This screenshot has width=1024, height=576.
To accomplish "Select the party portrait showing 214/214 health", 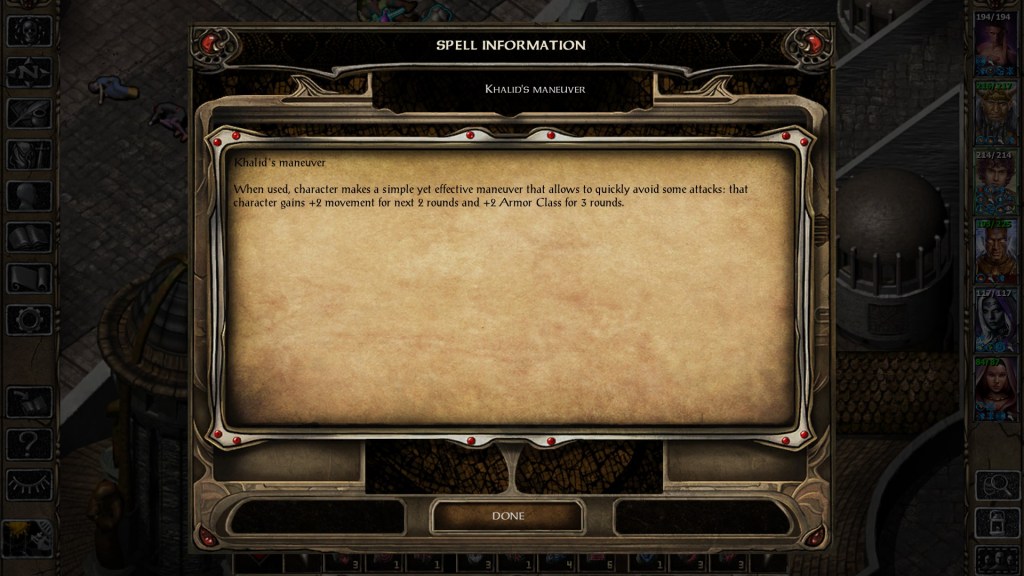I will pyautogui.click(x=995, y=184).
